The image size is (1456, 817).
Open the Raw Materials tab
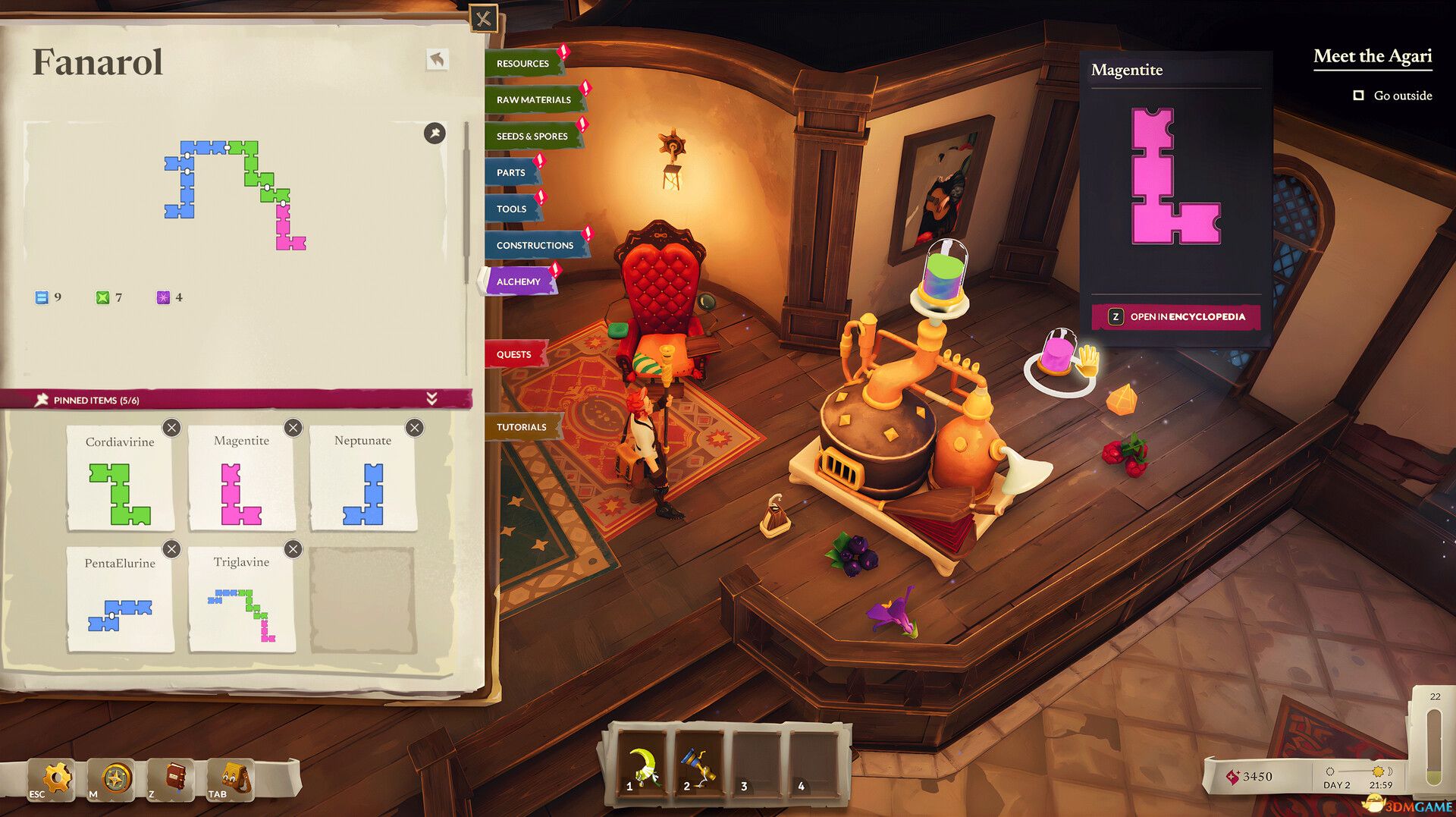tap(534, 100)
